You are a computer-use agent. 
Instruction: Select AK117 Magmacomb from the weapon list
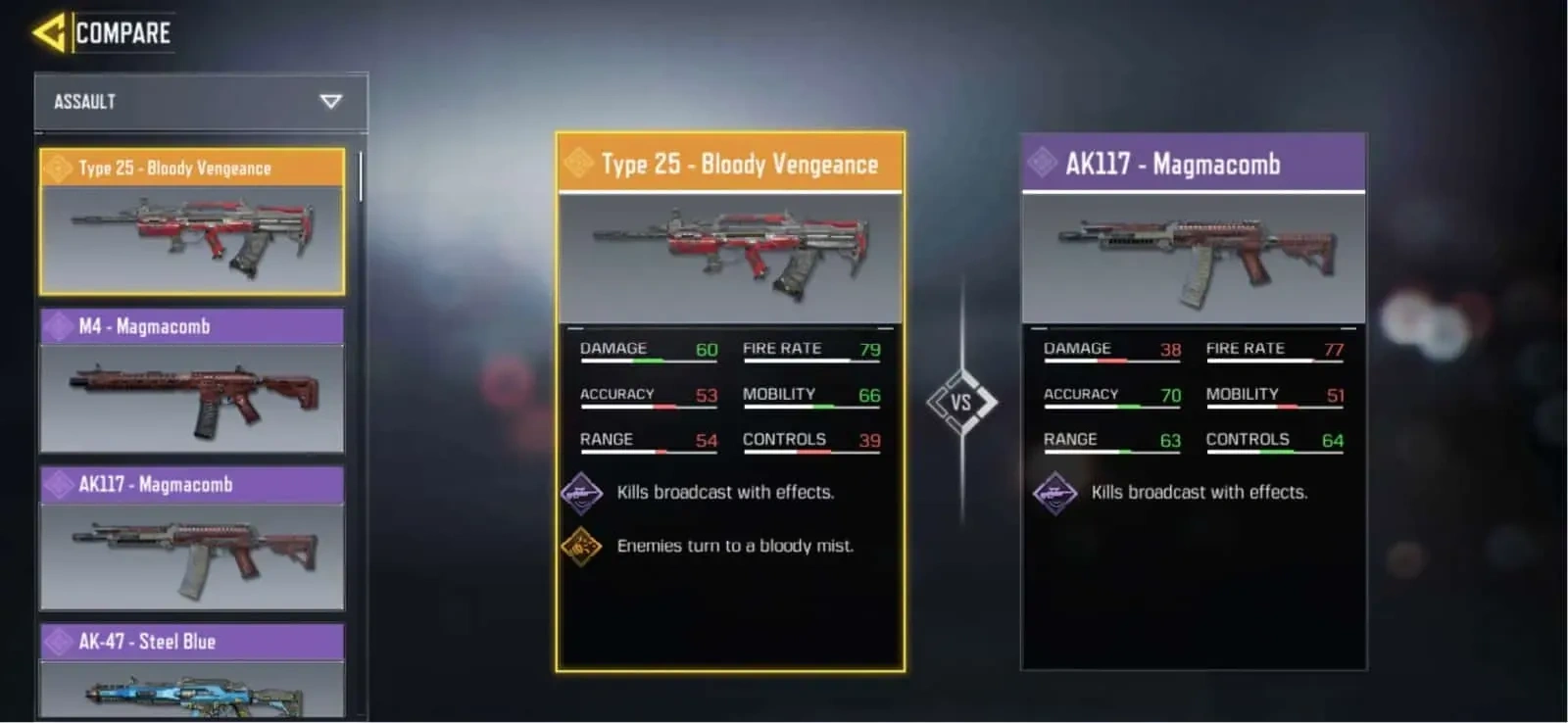pyautogui.click(x=192, y=484)
